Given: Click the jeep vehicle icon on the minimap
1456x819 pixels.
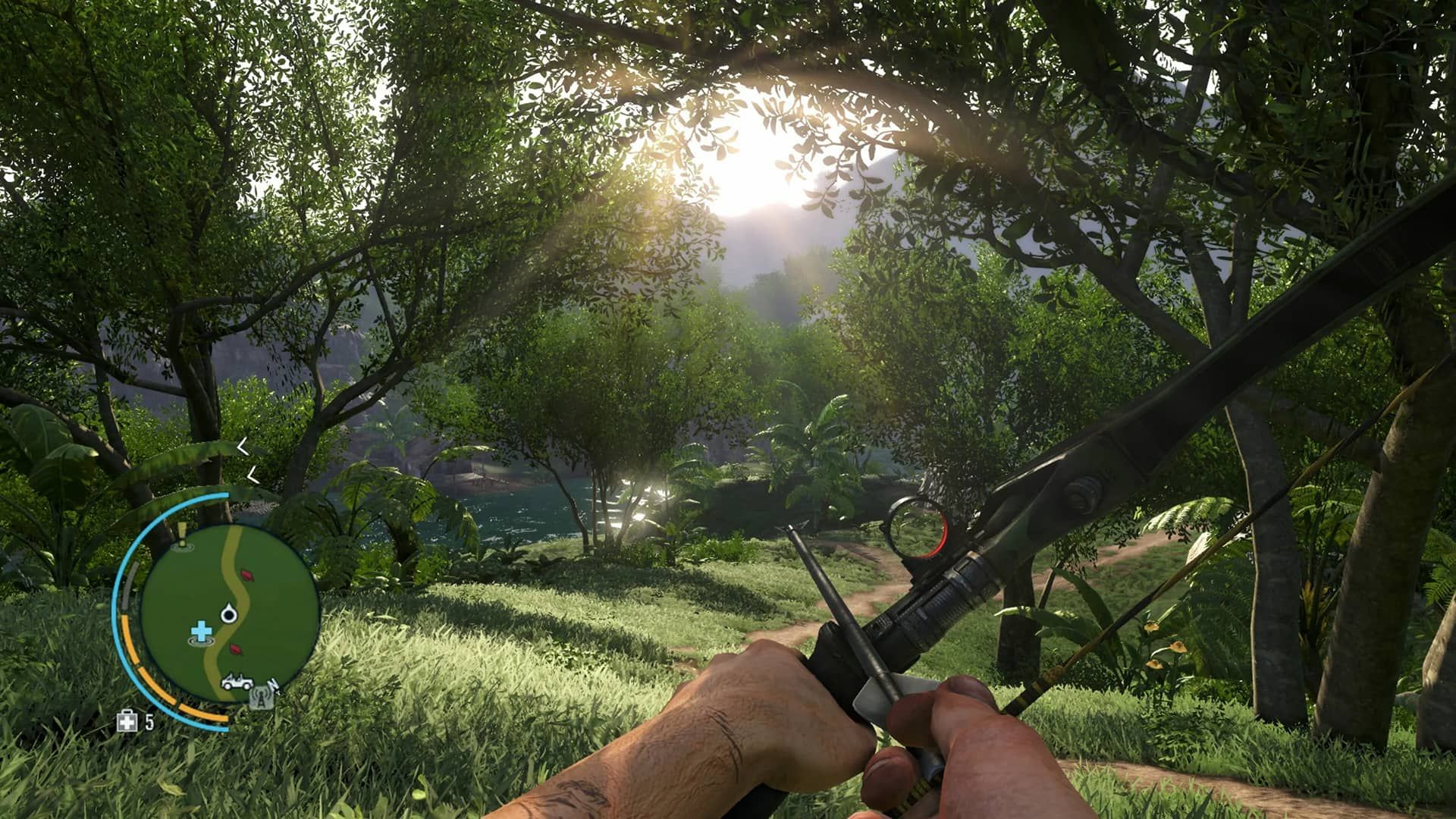Looking at the screenshot, I should pyautogui.click(x=237, y=682).
